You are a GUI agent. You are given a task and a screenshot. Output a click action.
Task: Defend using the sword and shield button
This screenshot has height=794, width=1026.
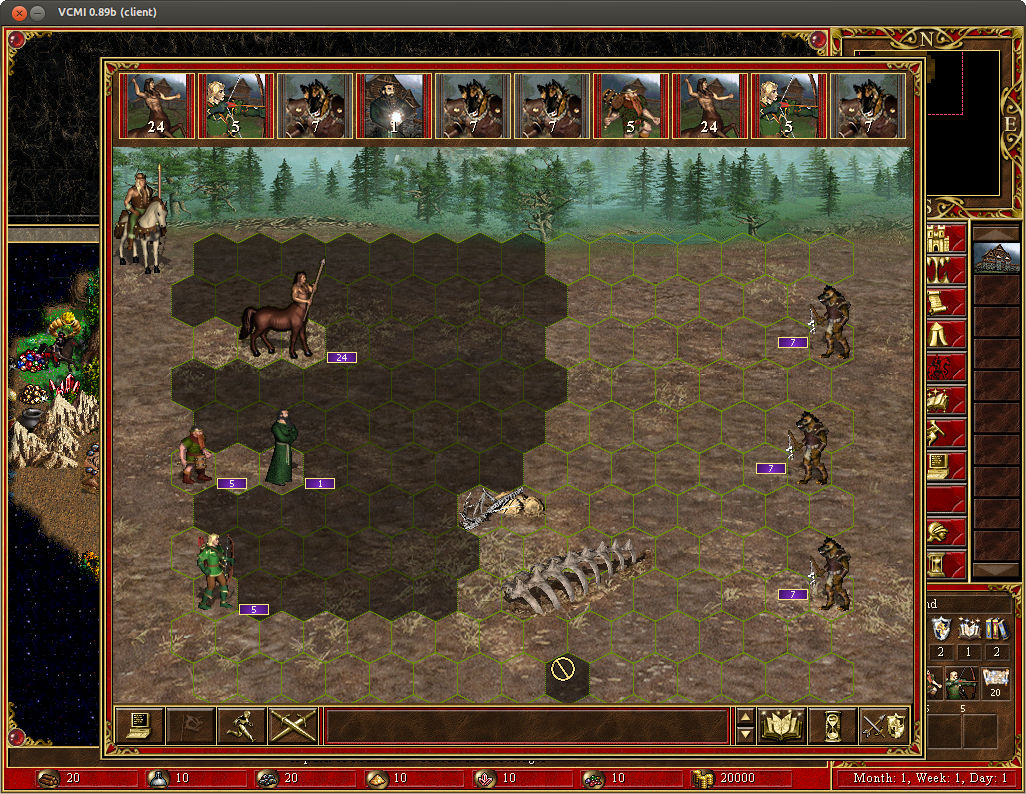[884, 725]
